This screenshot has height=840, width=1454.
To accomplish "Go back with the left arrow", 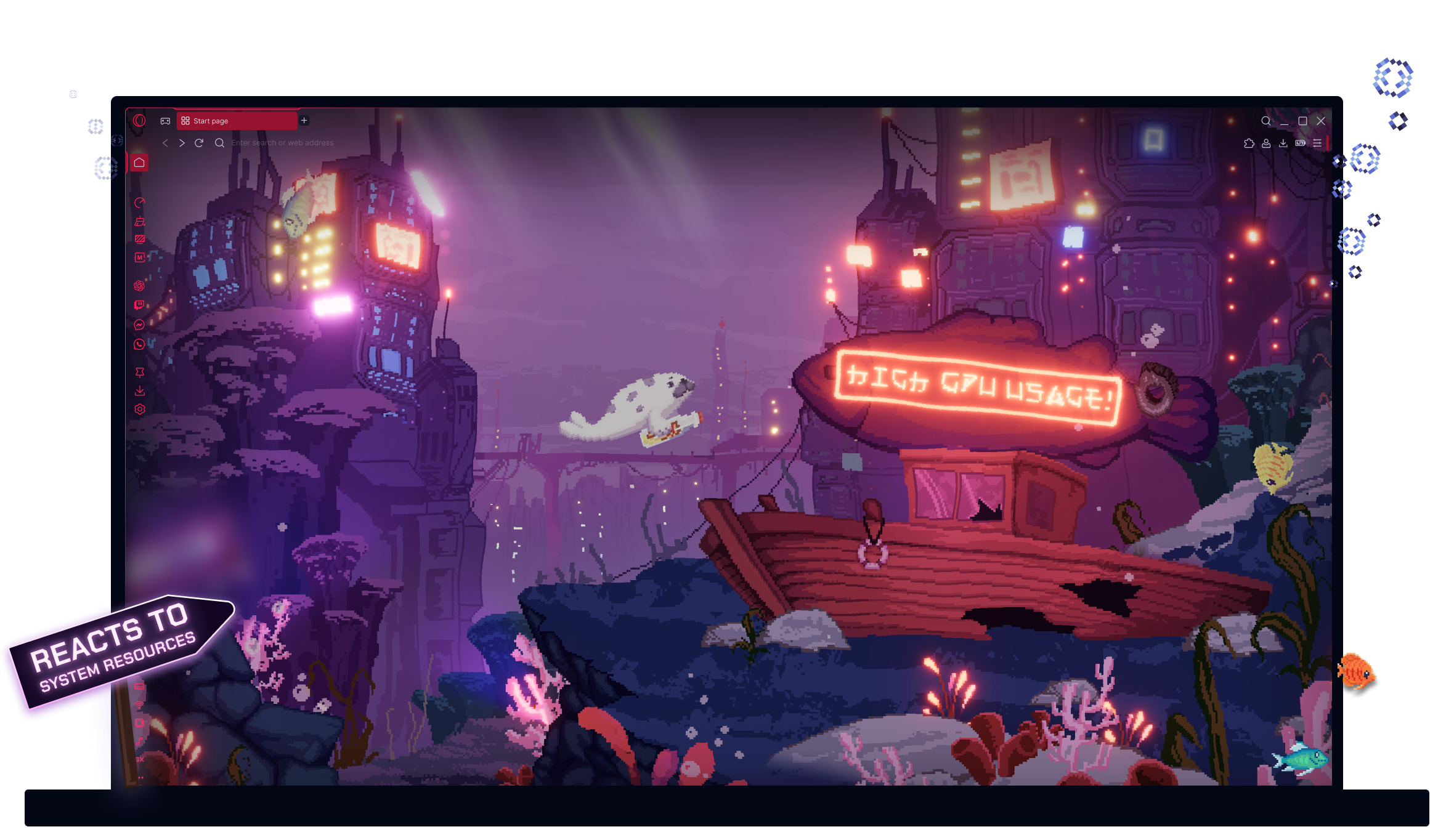I will pos(165,143).
